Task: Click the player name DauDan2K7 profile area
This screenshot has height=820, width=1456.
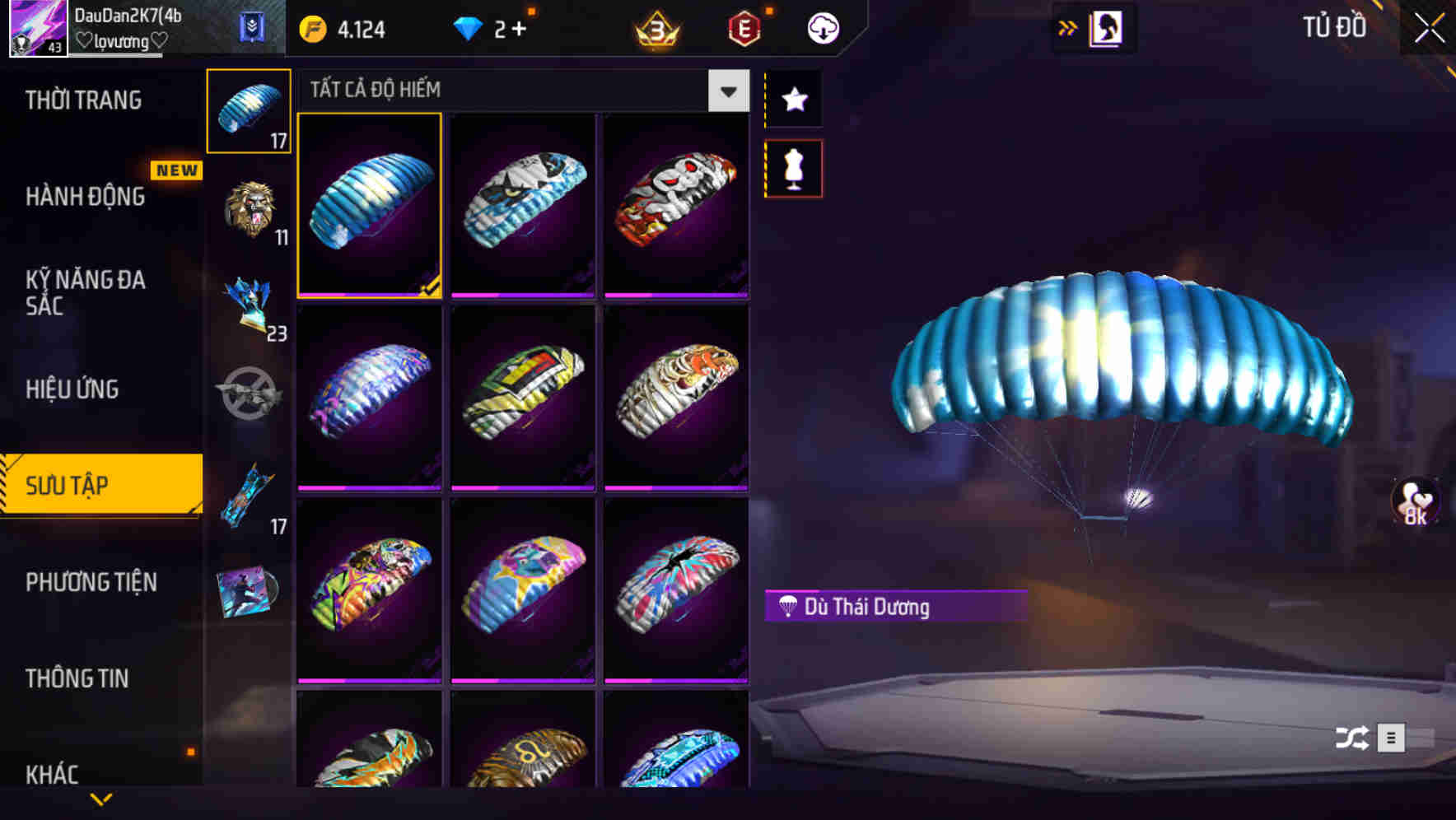Action: coord(124,25)
